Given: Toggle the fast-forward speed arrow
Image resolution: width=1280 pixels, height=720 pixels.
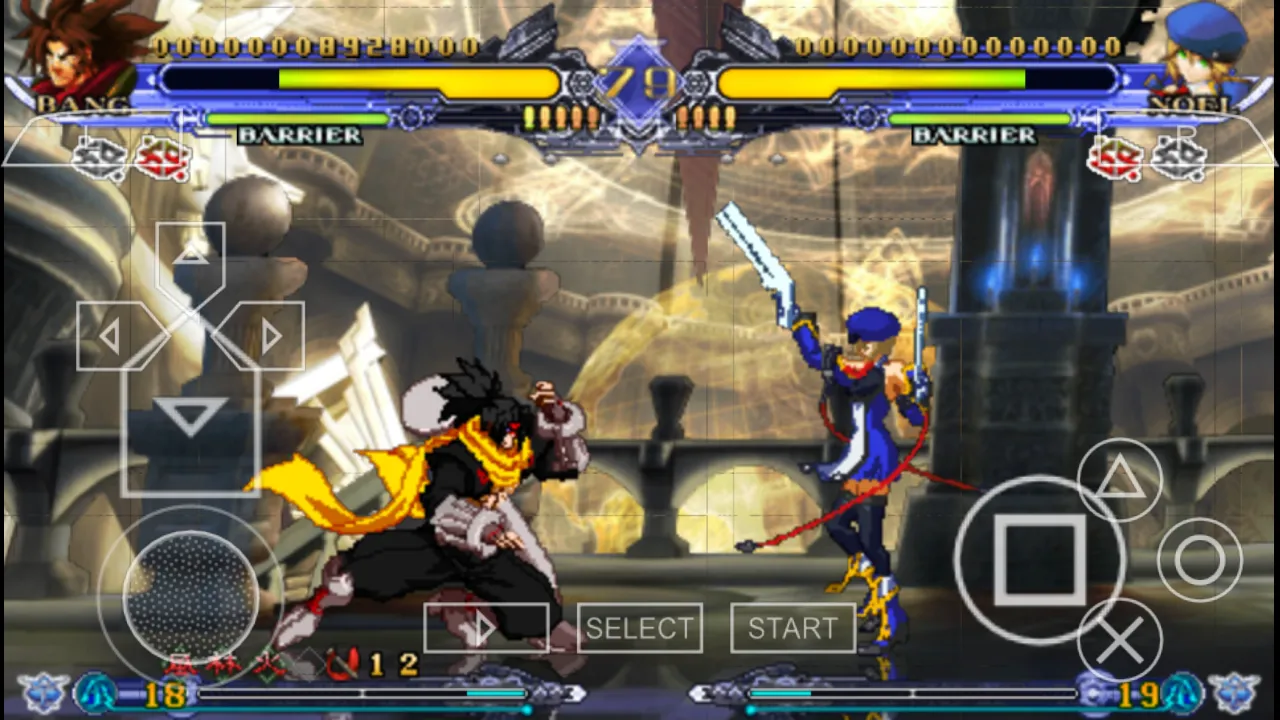Looking at the screenshot, I should [487, 628].
